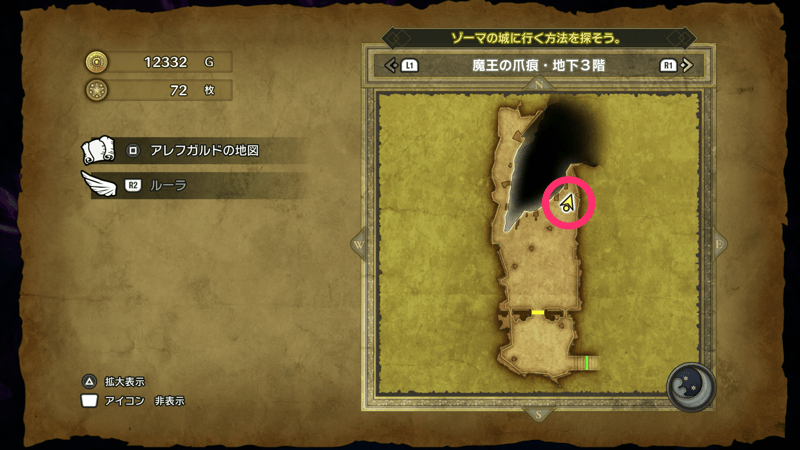This screenshot has height=450, width=800.
Task: Click the 拡大表示 zoom map option
Action: 123,381
